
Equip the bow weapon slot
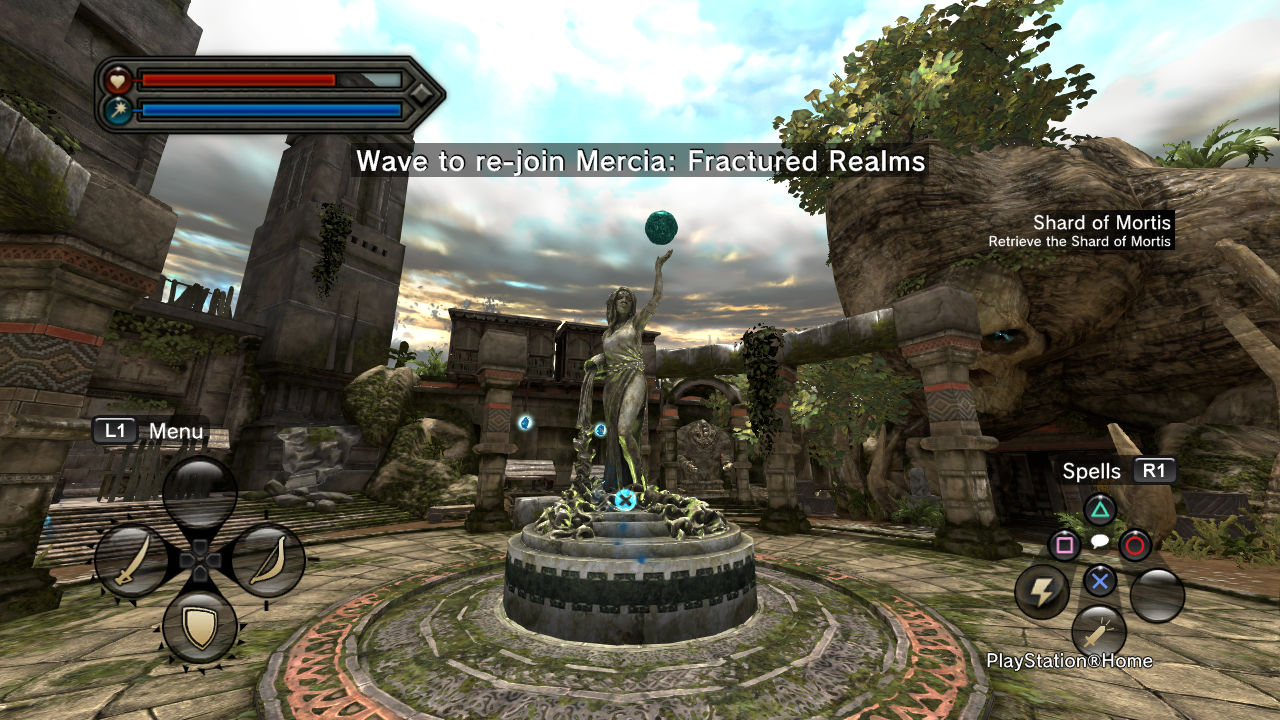click(x=268, y=561)
